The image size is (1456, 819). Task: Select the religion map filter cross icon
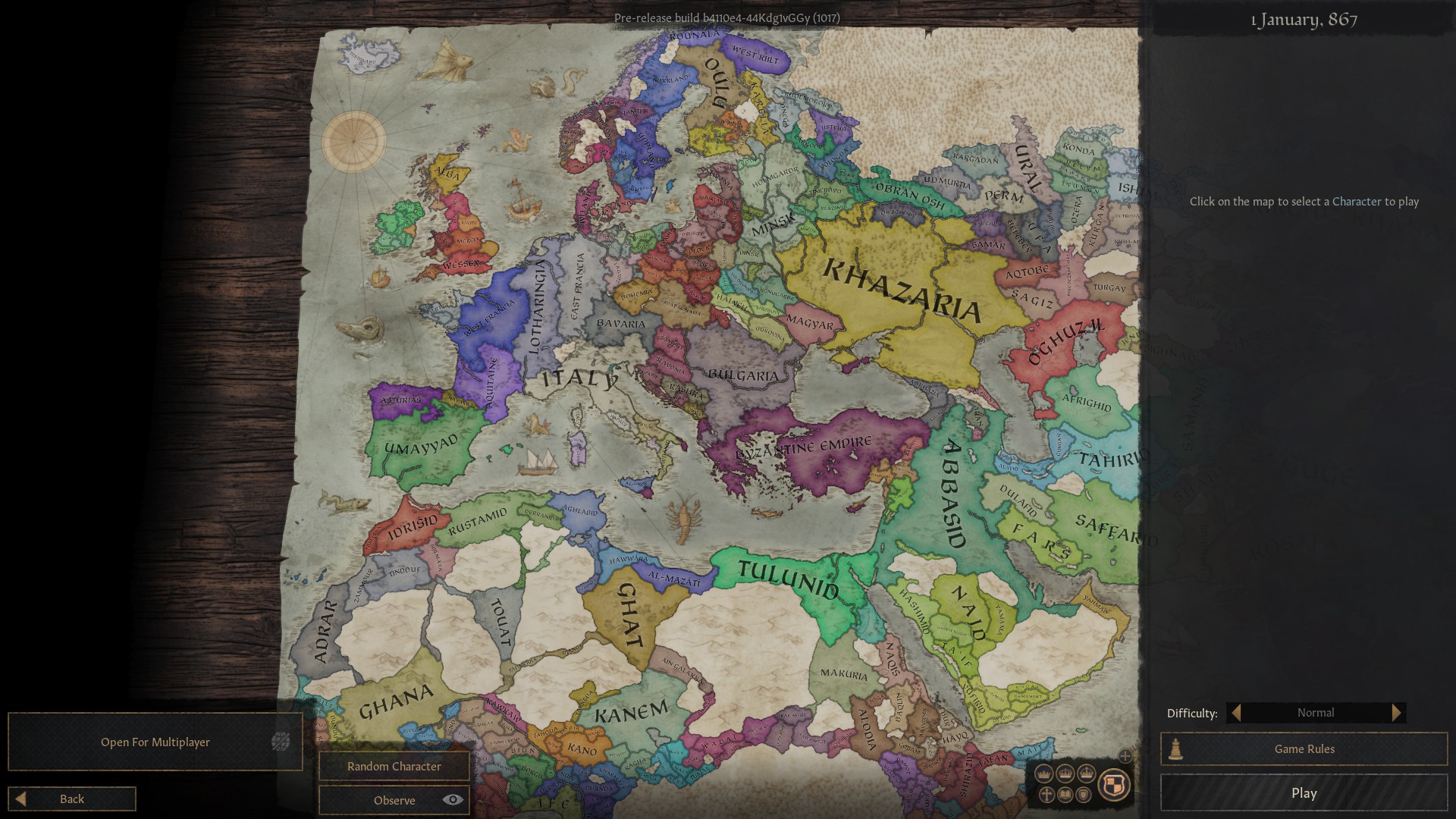pyautogui.click(x=1046, y=795)
